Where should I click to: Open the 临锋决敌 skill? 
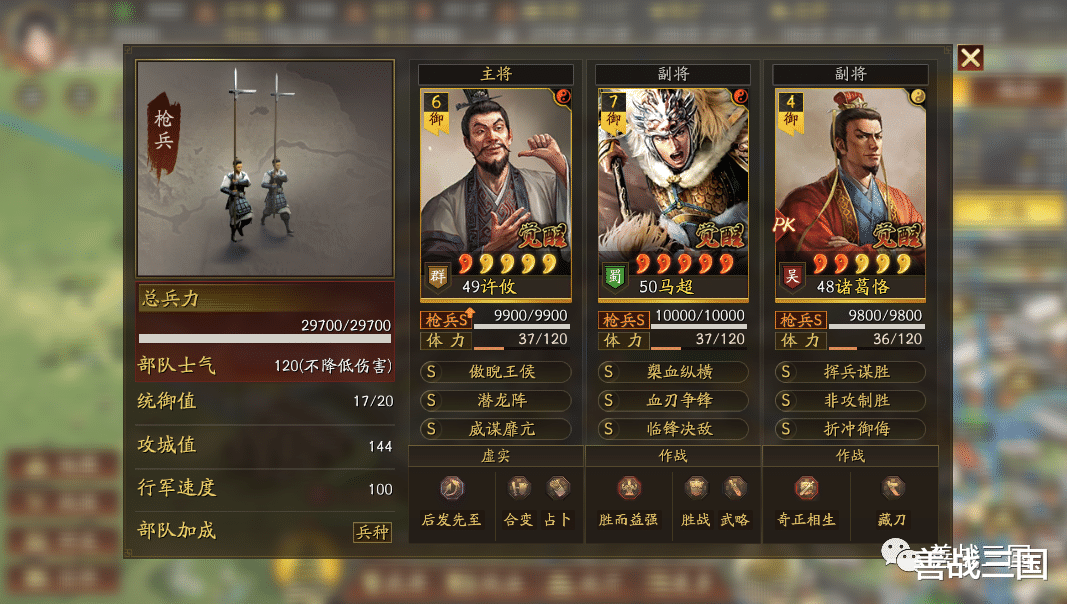tap(673, 428)
